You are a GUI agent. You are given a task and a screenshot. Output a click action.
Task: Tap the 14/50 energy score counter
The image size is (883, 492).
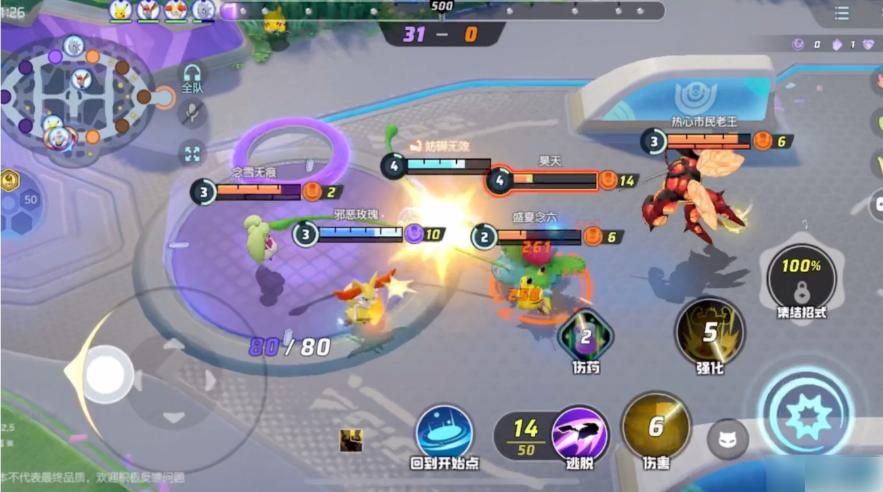(x=525, y=434)
